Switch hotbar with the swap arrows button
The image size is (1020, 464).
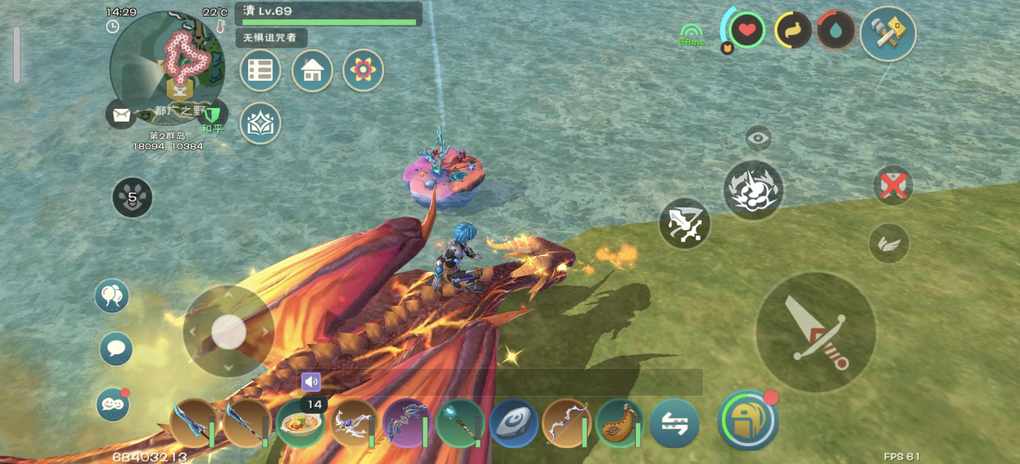(674, 423)
